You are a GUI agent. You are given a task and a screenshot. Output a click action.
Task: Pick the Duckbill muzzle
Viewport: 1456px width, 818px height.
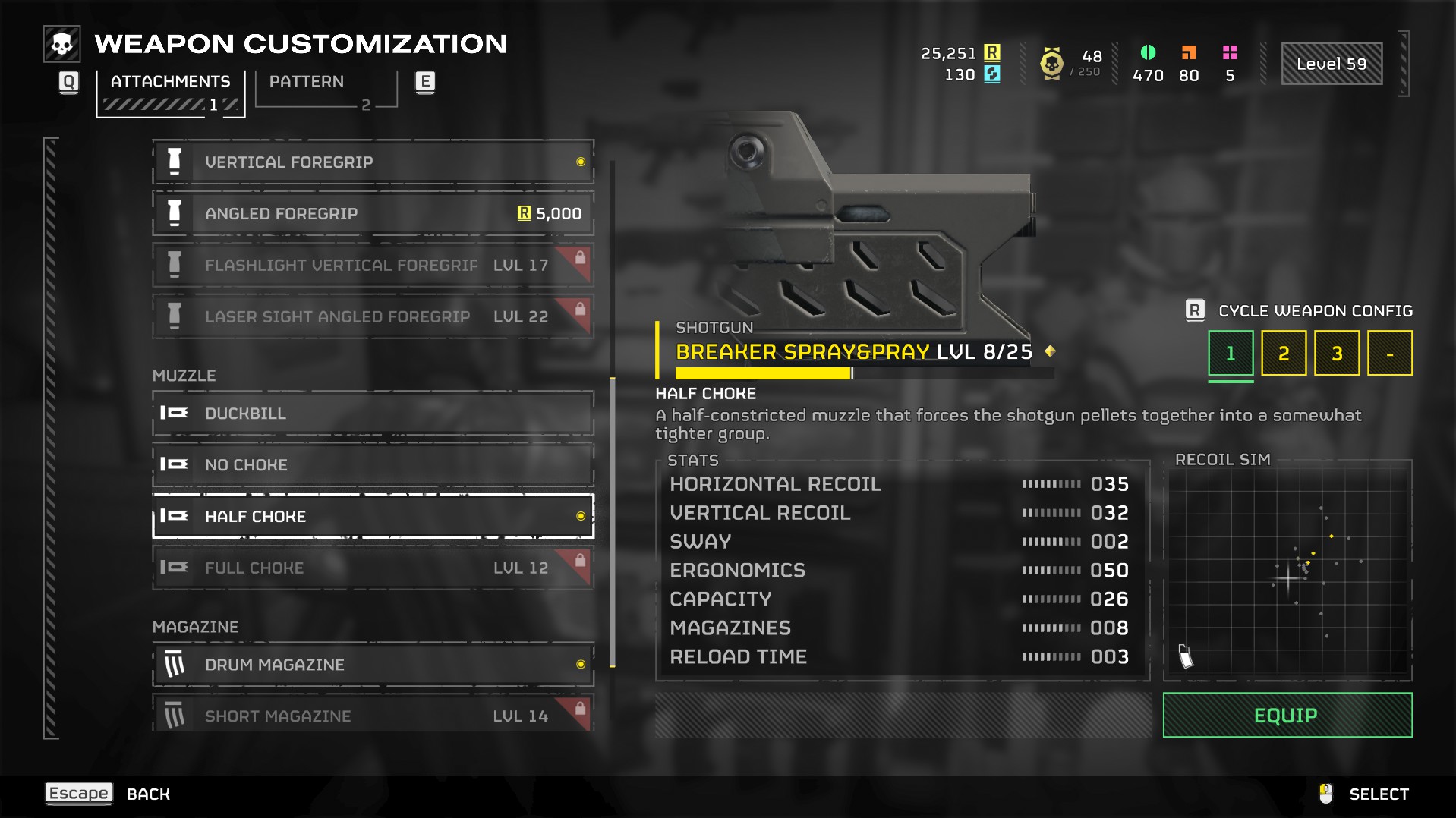tap(372, 414)
